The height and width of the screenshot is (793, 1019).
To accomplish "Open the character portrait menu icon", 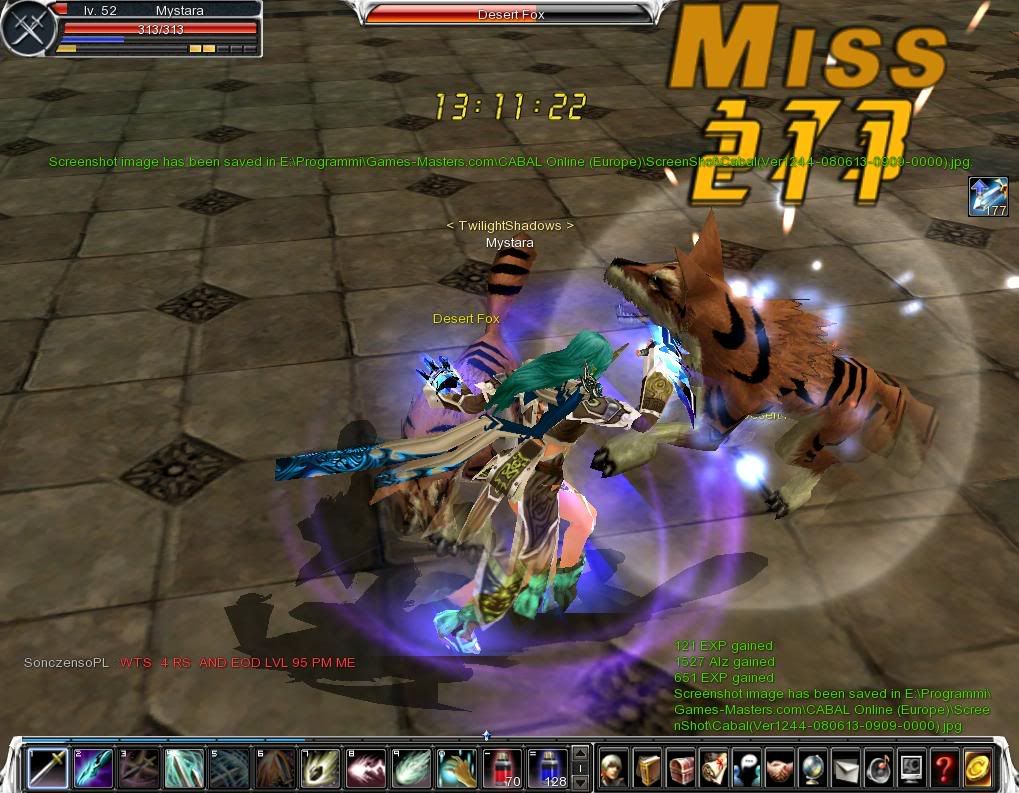I will 614,767.
